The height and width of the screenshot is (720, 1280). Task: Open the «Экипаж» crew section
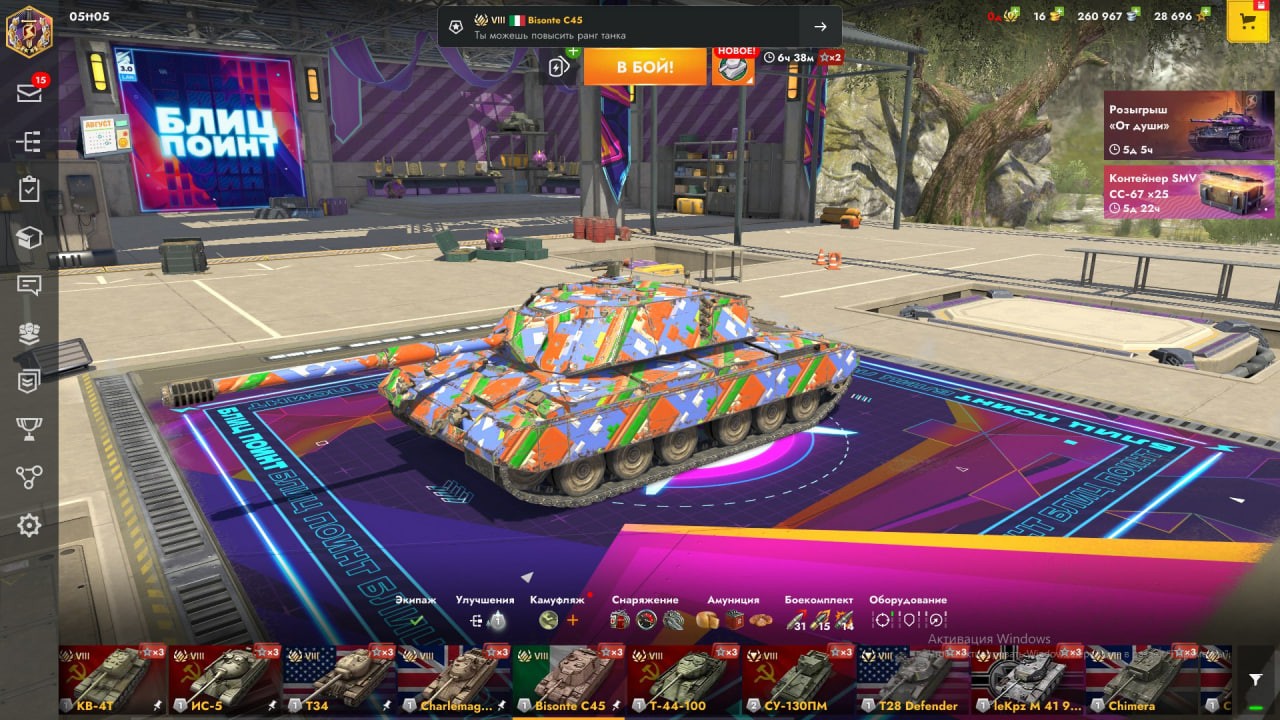click(x=416, y=619)
